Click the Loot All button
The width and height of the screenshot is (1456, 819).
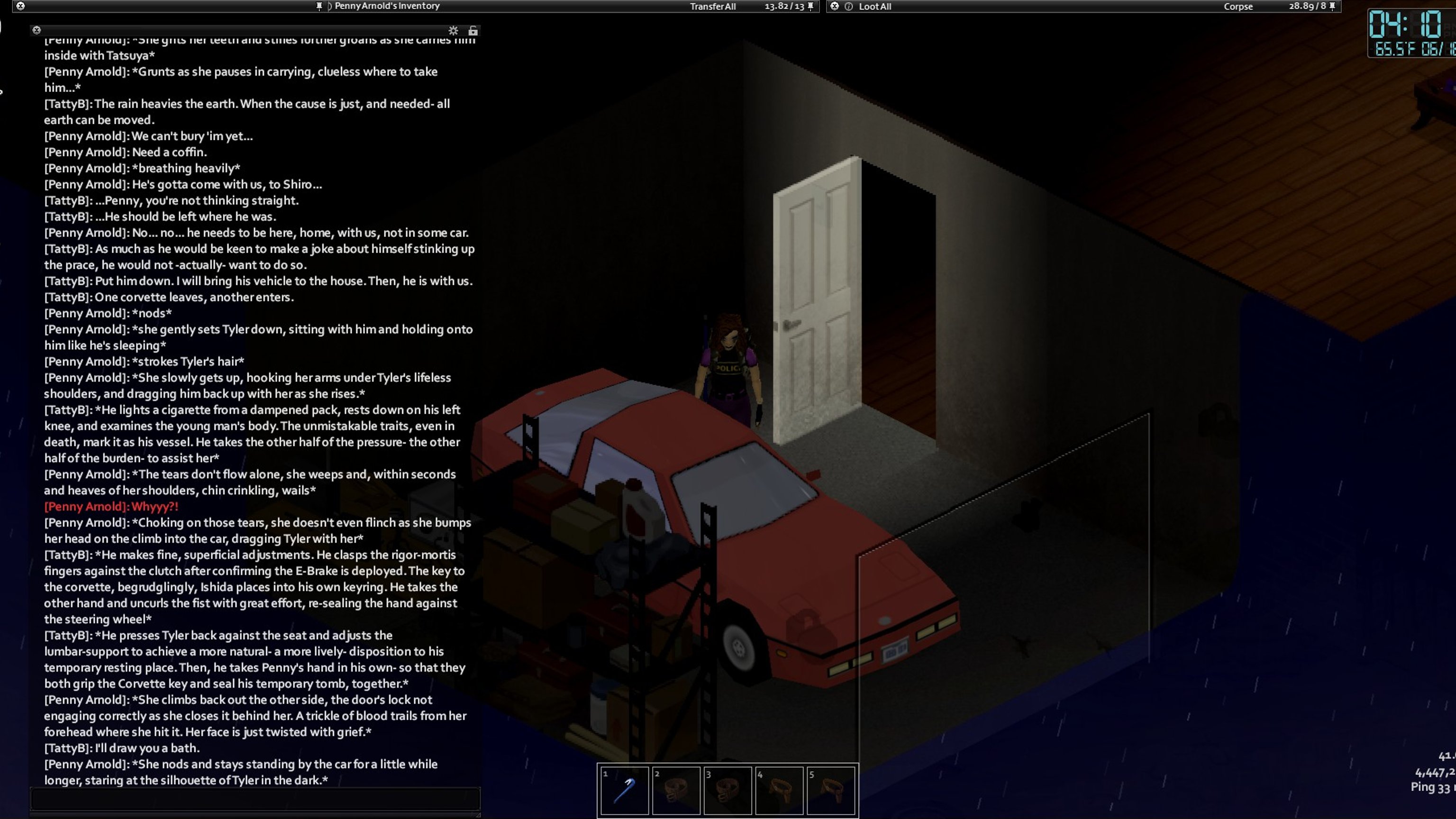click(874, 6)
